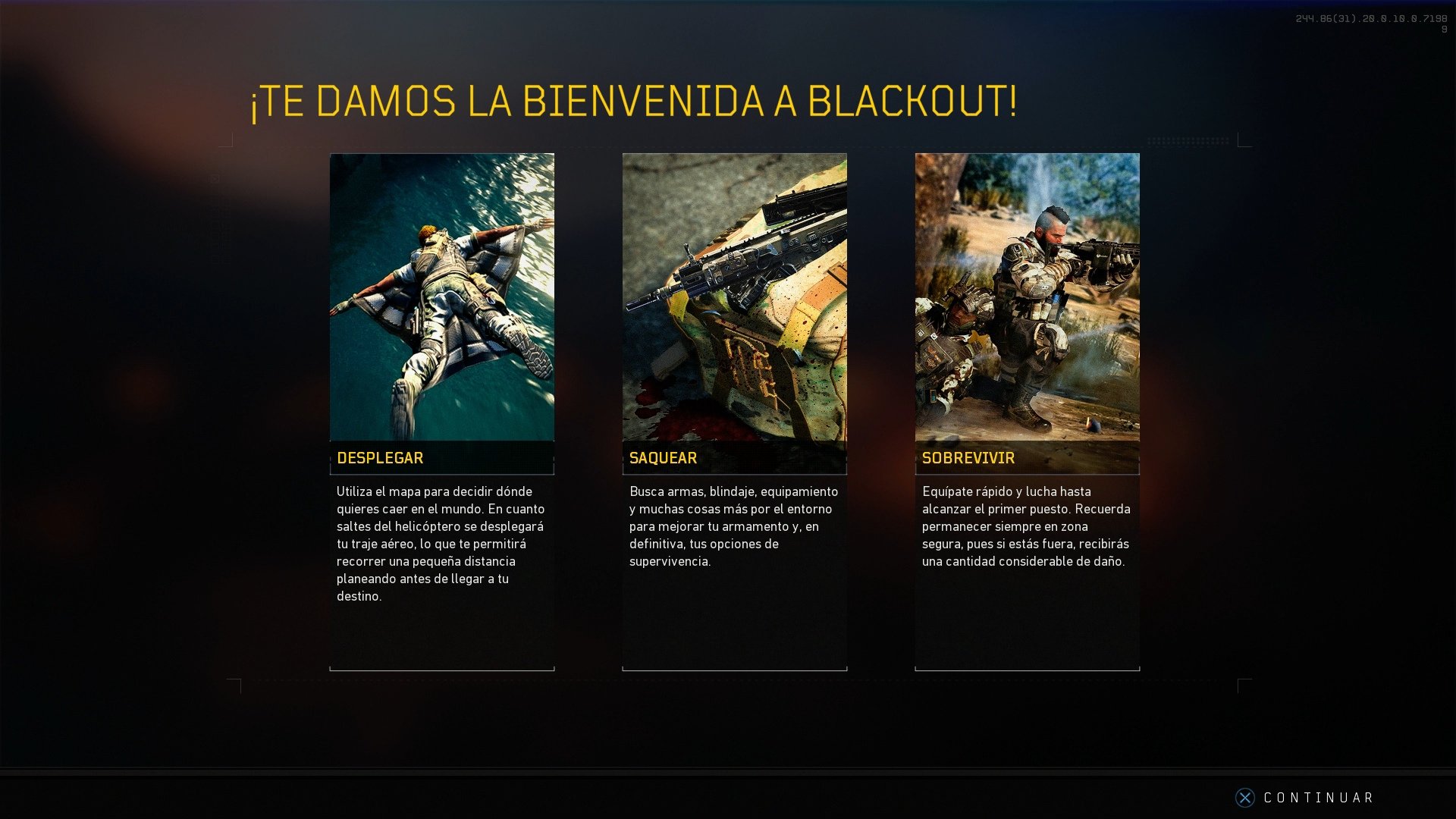This screenshot has height=819, width=1456.
Task: Select the armored soldier firing image
Action: 1027,296
